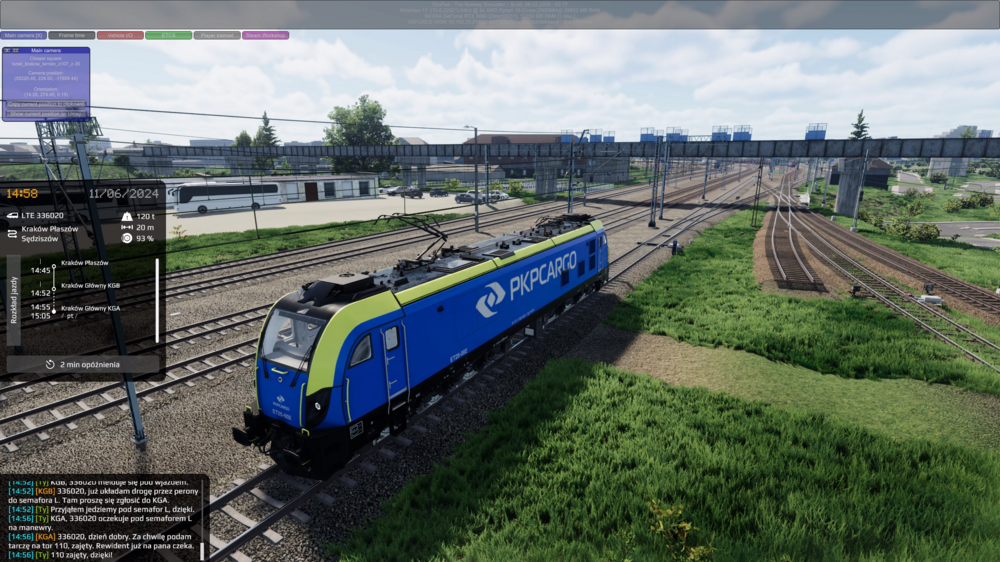Open the Steam Workshop panel
This screenshot has width=1000, height=562.
point(265,35)
